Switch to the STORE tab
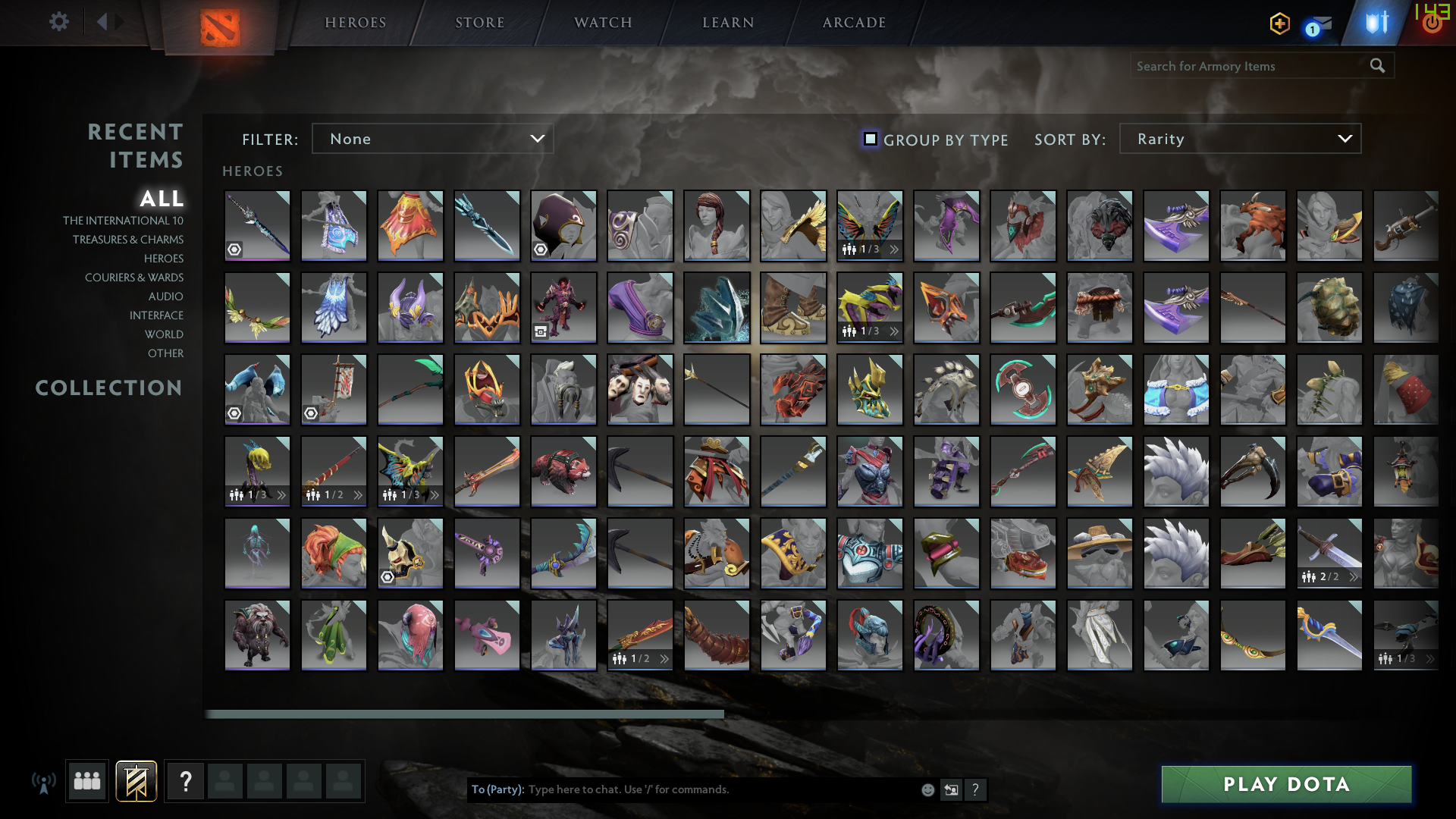 [x=479, y=22]
